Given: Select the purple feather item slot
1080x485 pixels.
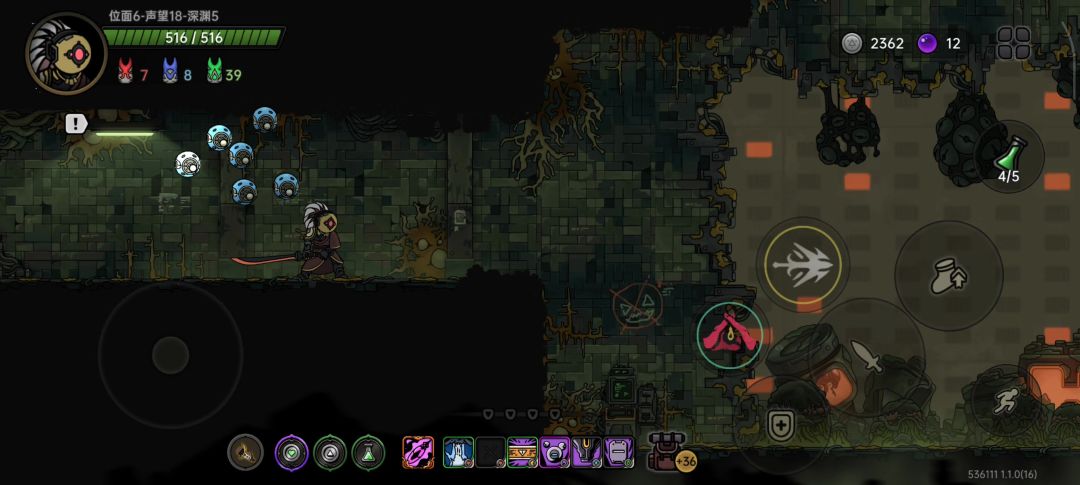Looking at the screenshot, I should [x=418, y=452].
